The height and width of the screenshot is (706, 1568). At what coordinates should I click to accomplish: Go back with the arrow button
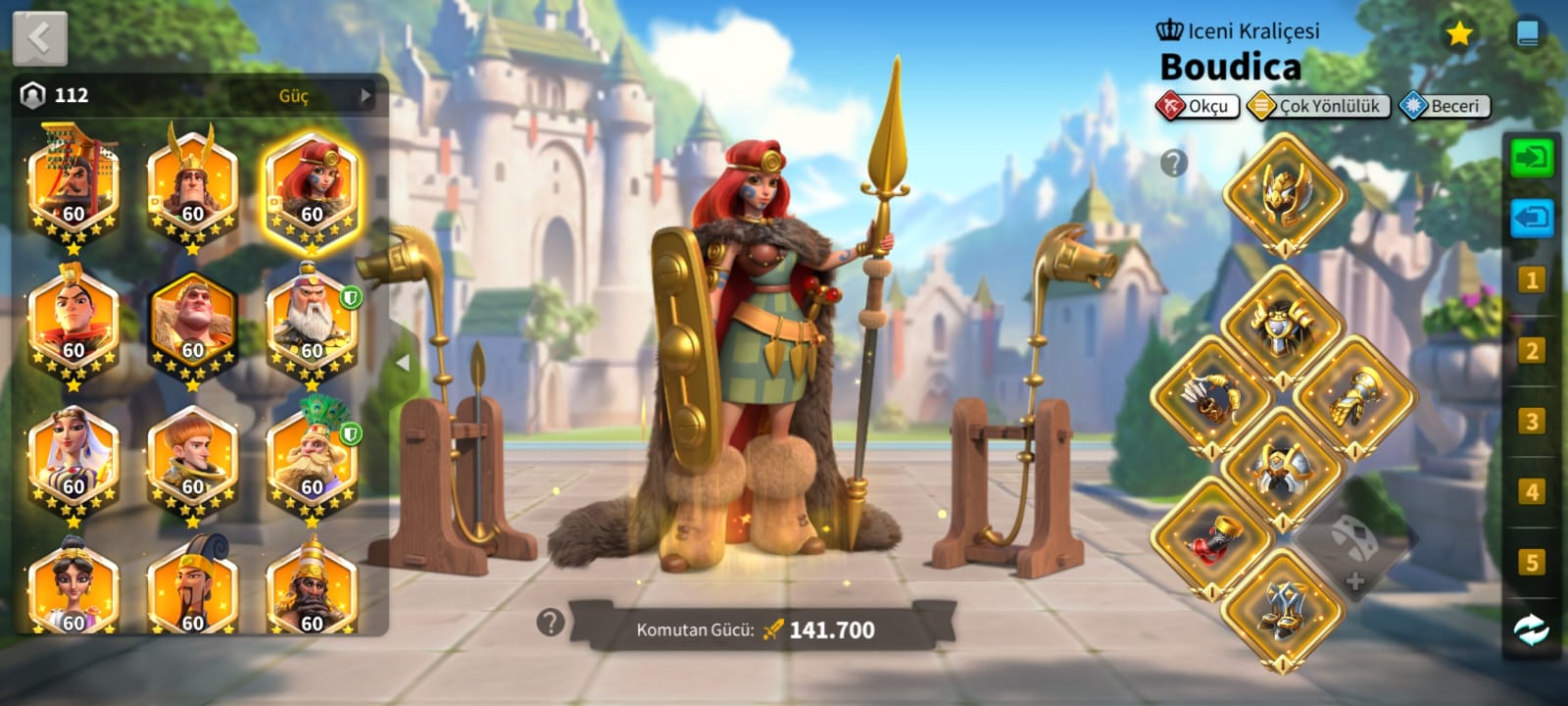pos(40,38)
